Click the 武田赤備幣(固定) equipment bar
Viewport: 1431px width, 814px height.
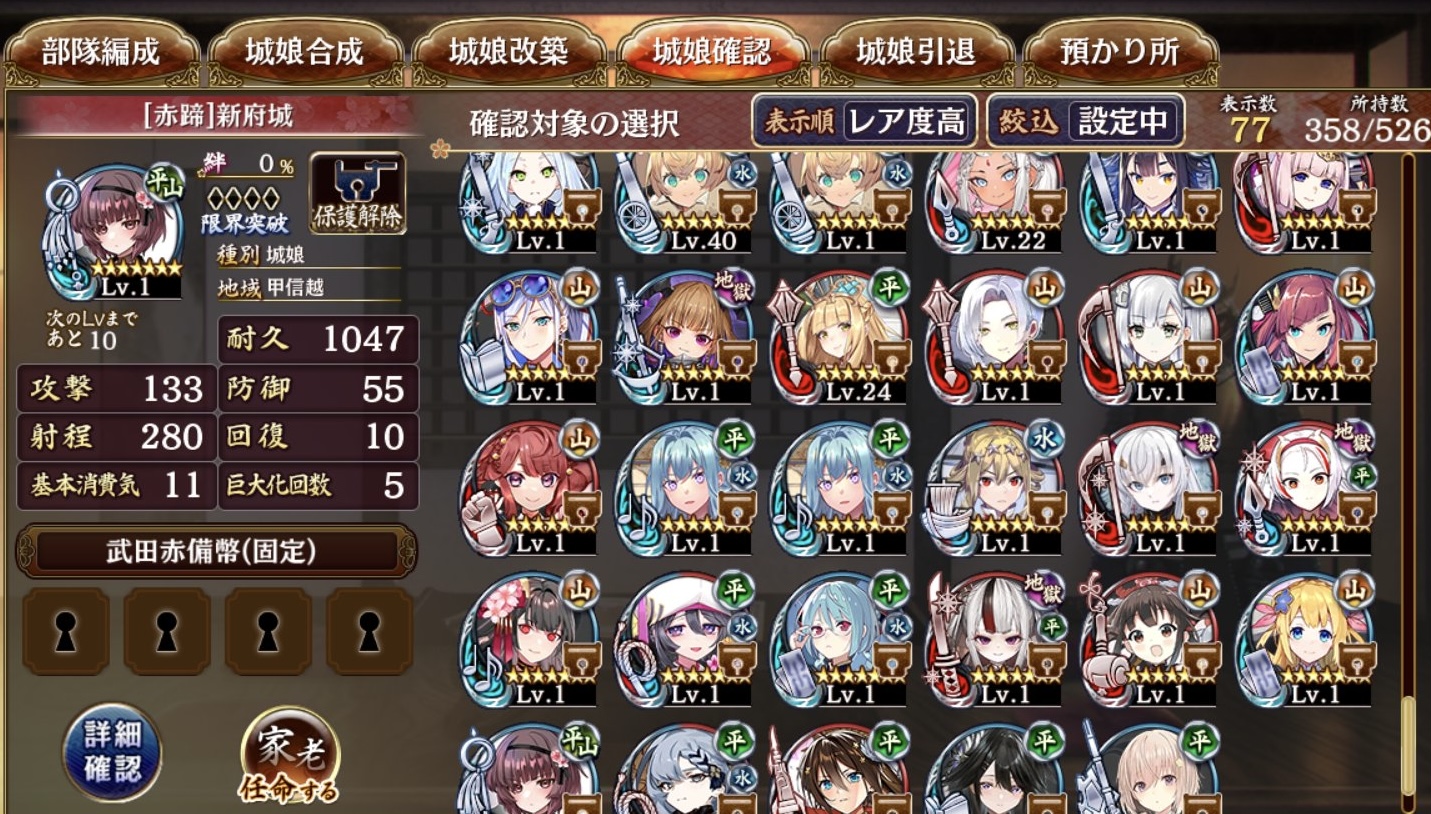[216, 551]
